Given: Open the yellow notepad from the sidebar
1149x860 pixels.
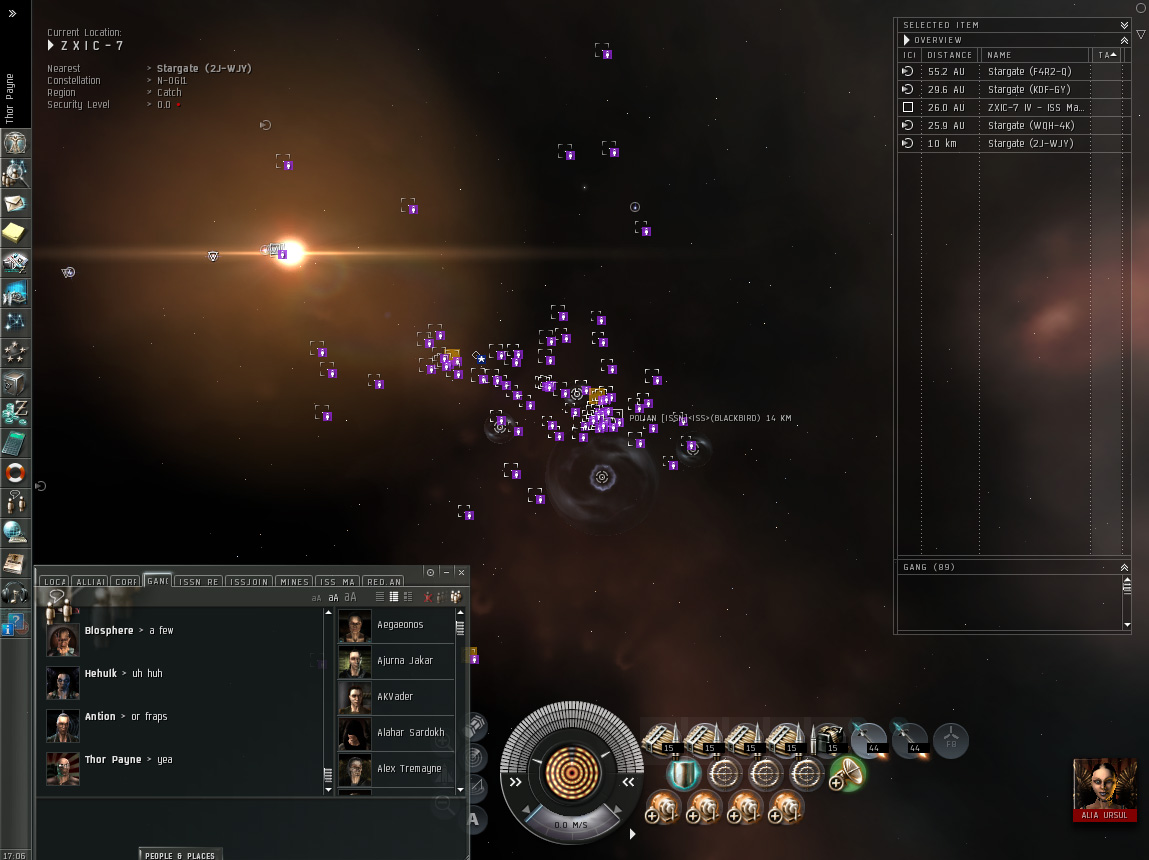Looking at the screenshot, I should (15, 234).
